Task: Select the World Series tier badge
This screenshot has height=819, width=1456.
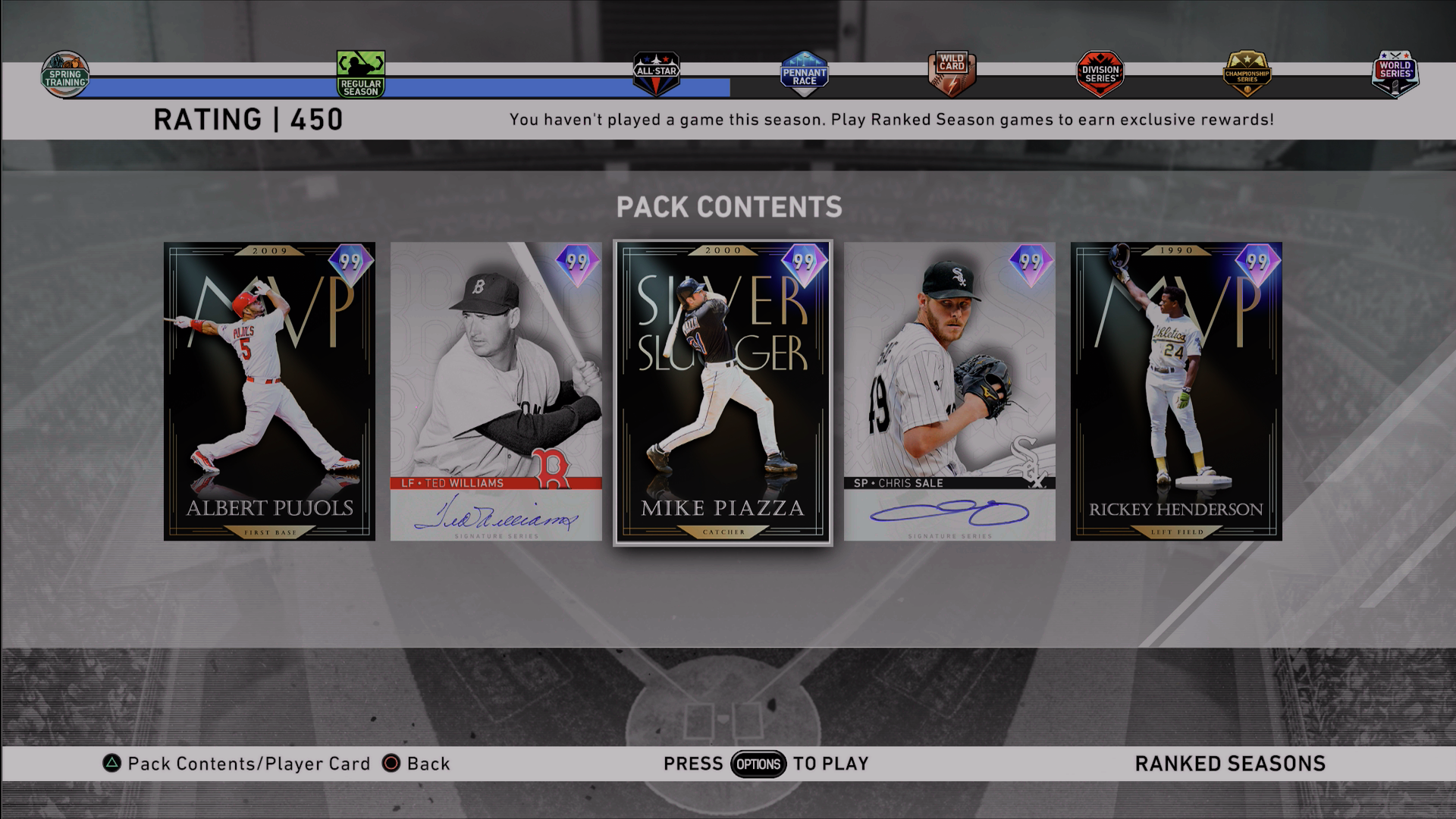Action: pos(1395,74)
